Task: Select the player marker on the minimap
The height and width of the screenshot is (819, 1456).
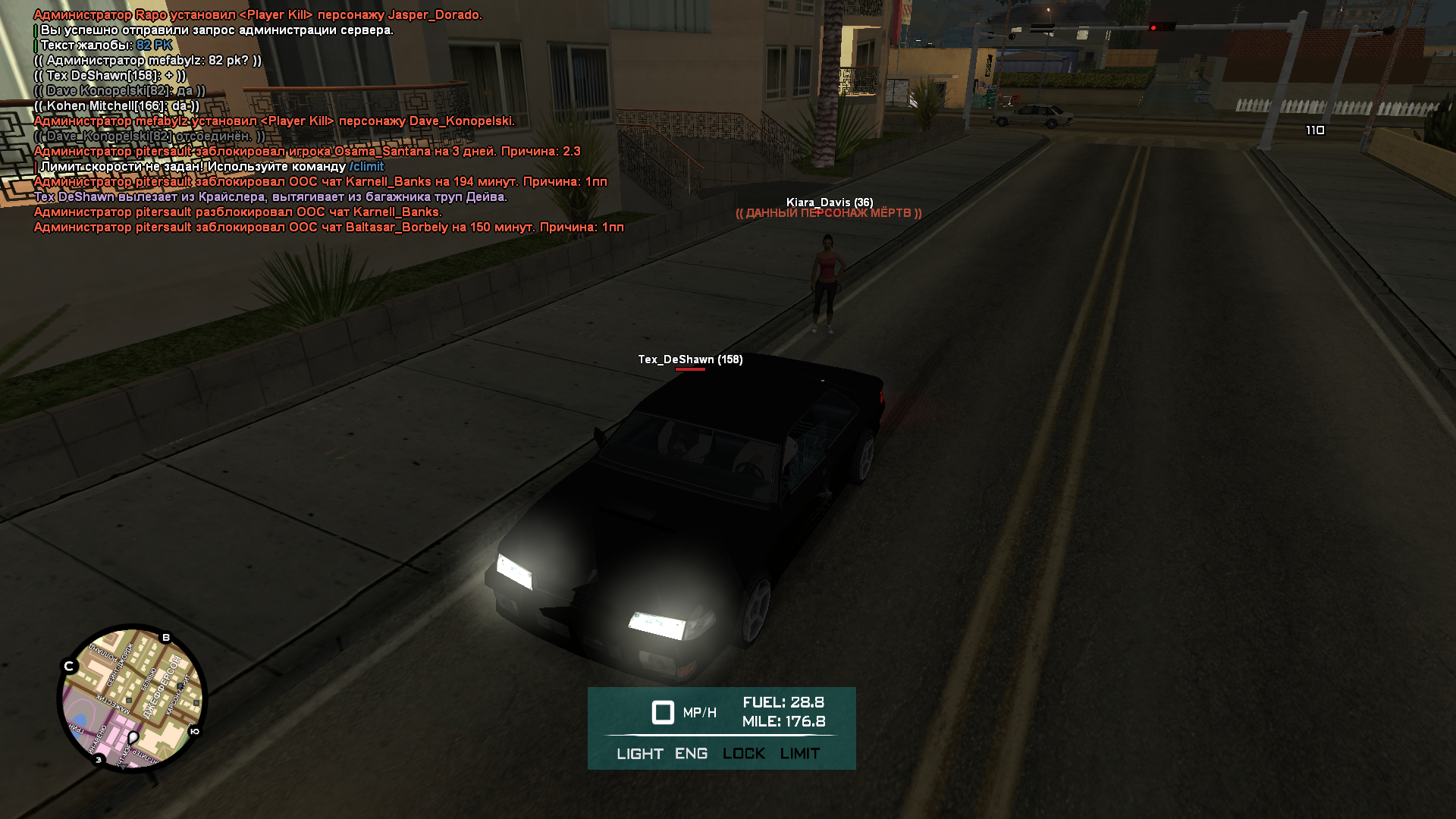Action: coord(133,737)
